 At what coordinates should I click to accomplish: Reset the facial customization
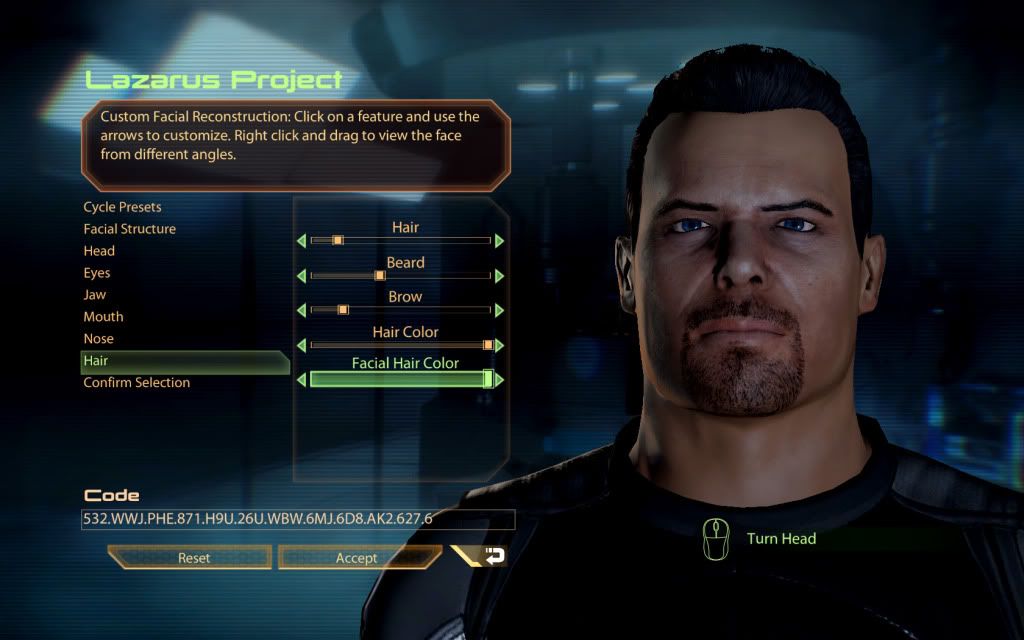(x=193, y=558)
